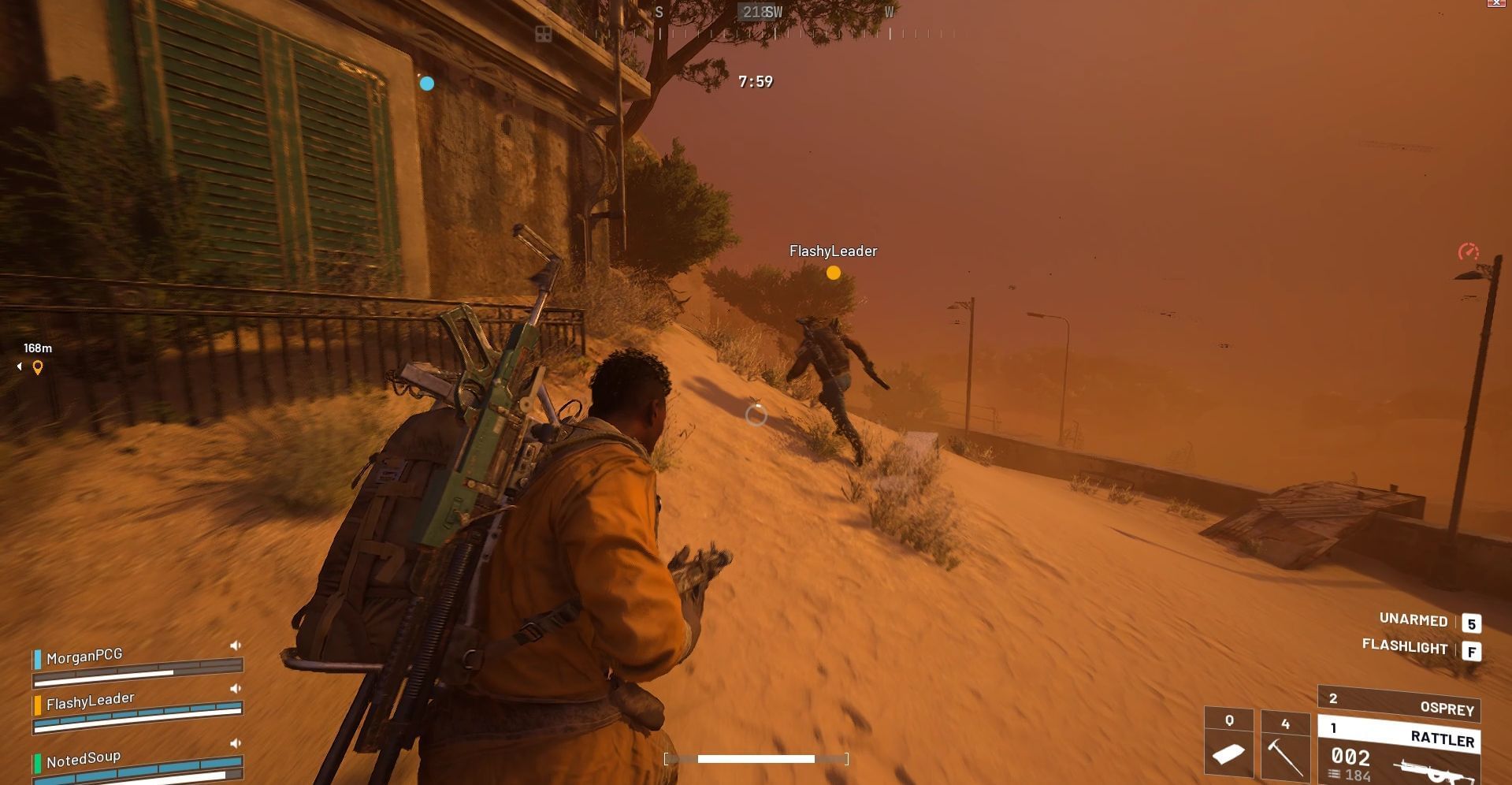Screen dimensions: 1512x785
Task: Click FlashyLeader's orange player marker dot
Action: click(833, 272)
